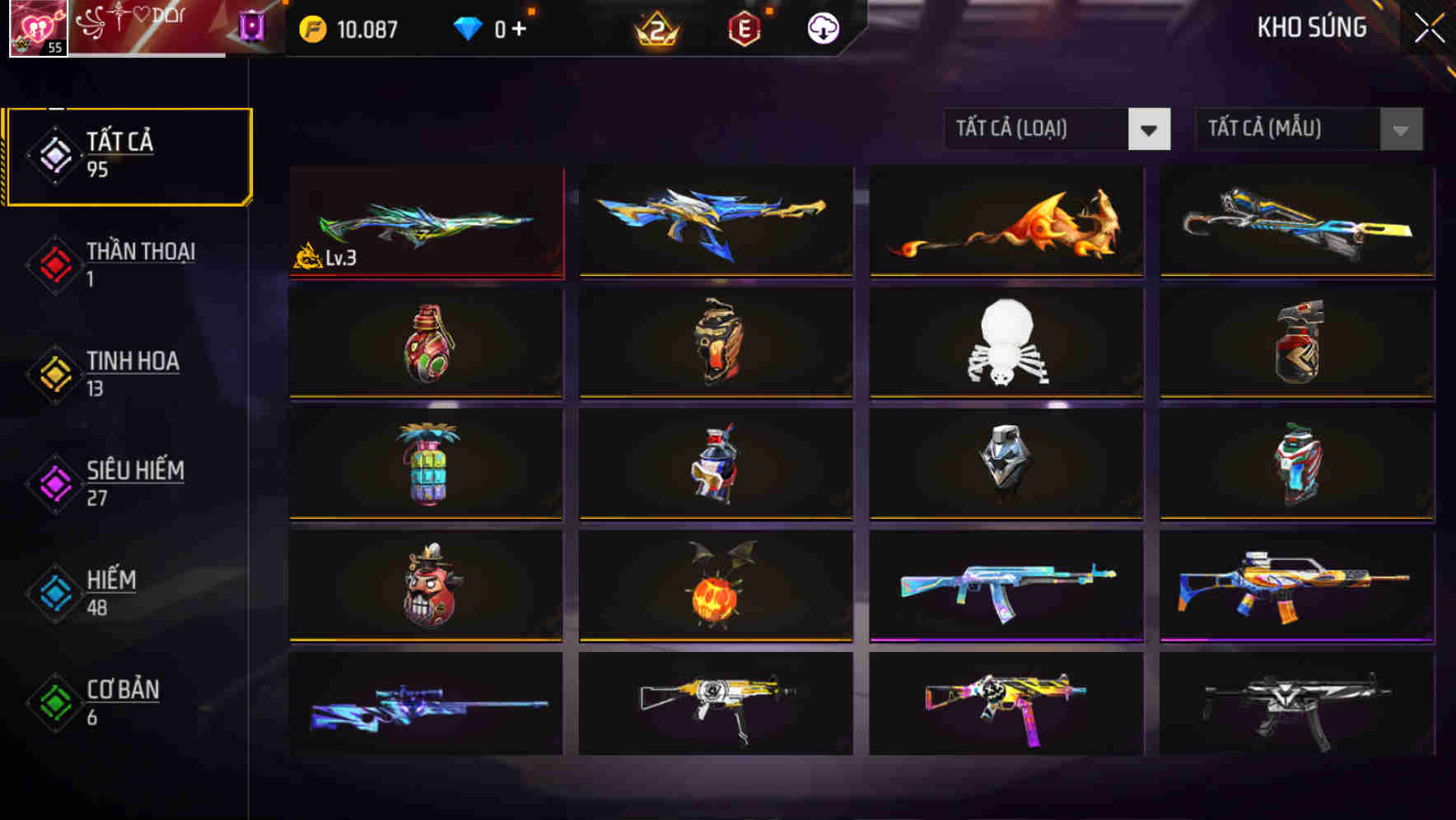The width and height of the screenshot is (1456, 820).
Task: Select the pumpkin bat grenade skin
Action: (x=715, y=587)
